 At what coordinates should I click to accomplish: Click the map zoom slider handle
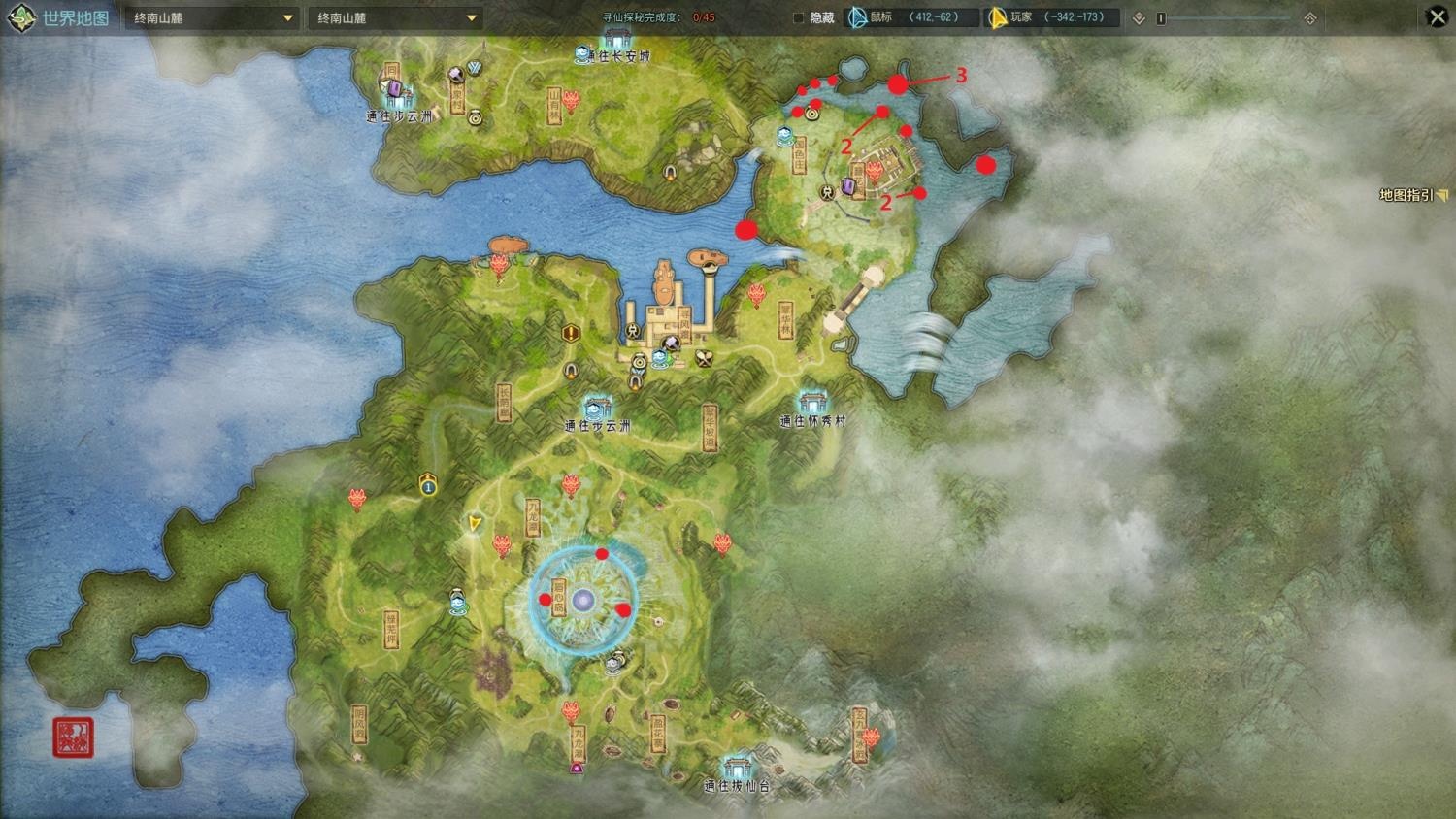(x=1161, y=18)
